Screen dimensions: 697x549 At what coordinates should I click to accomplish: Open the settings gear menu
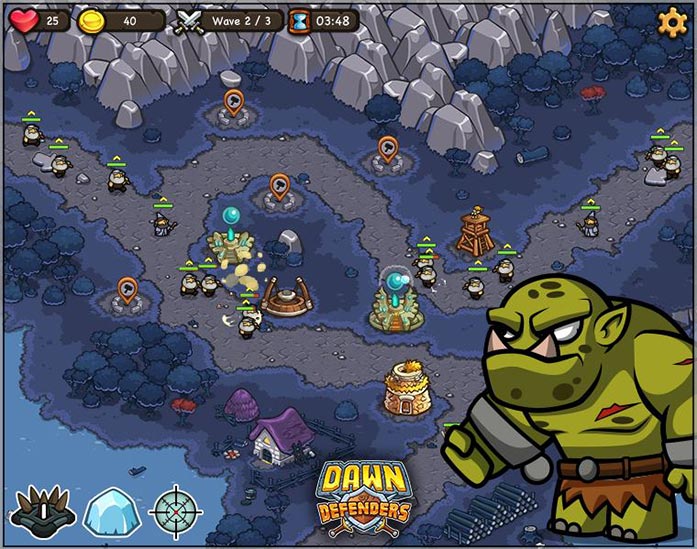click(x=671, y=20)
